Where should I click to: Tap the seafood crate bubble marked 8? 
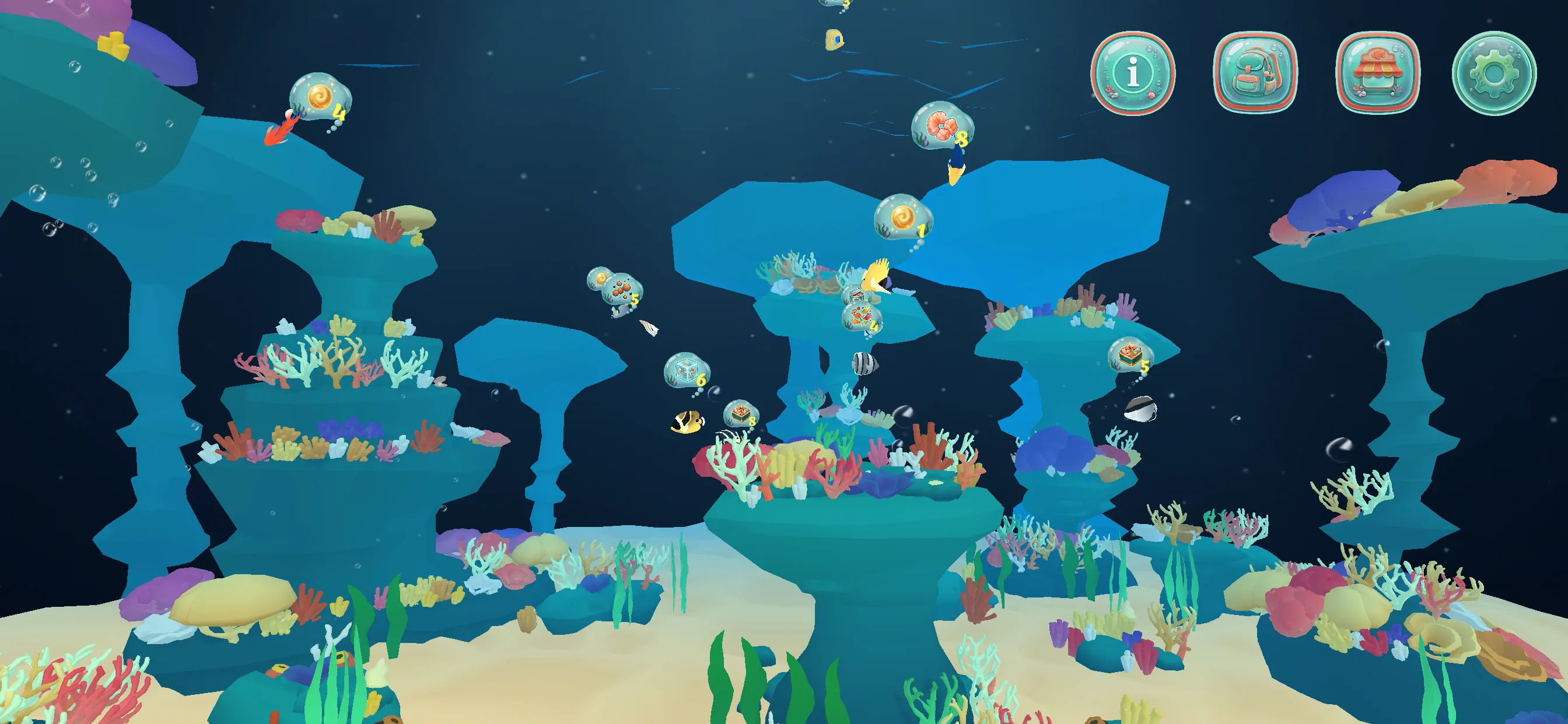coord(740,414)
